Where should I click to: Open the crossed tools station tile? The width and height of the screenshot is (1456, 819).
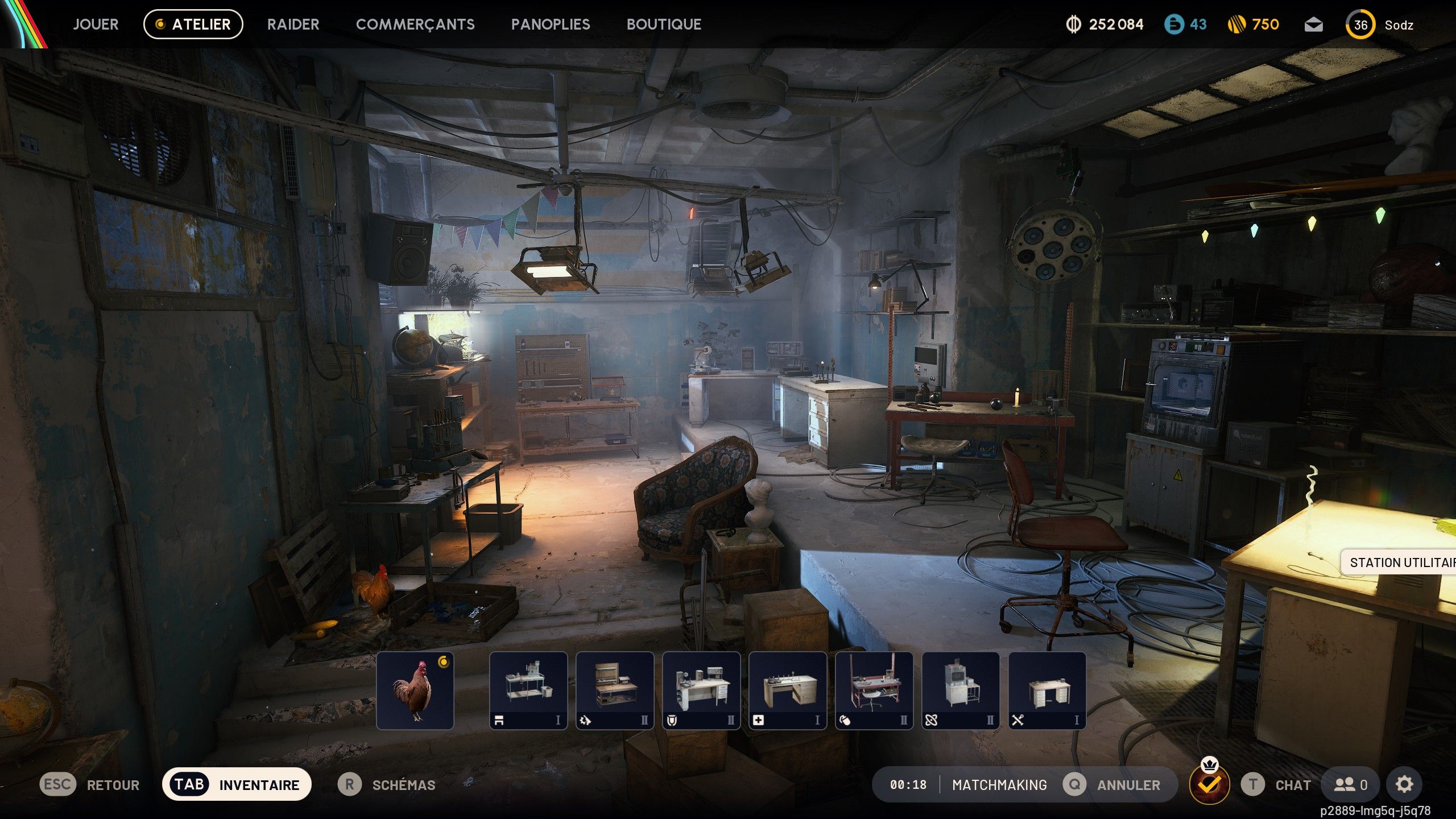click(x=1047, y=690)
